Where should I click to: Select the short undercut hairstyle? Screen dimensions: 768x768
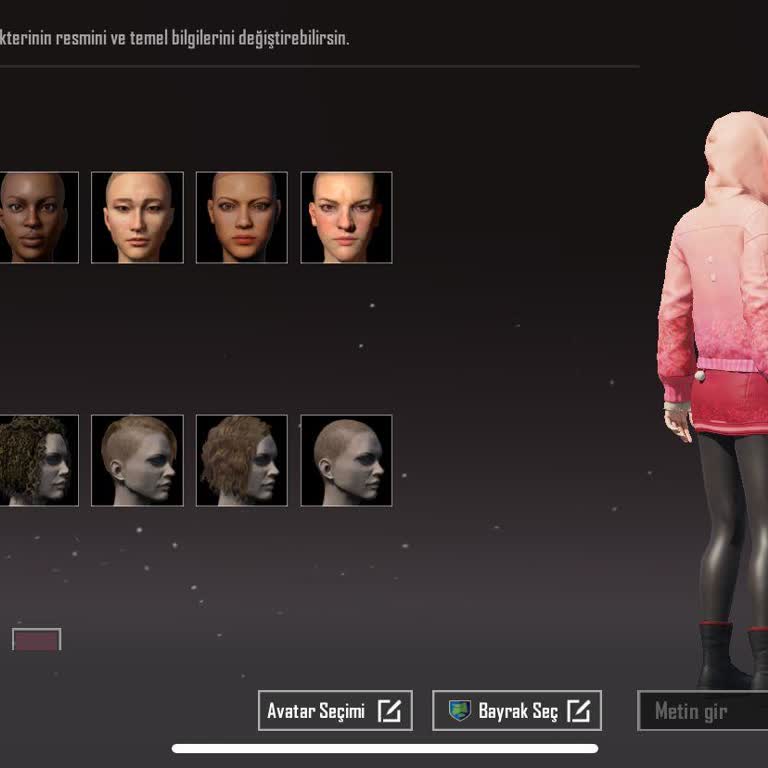137,460
